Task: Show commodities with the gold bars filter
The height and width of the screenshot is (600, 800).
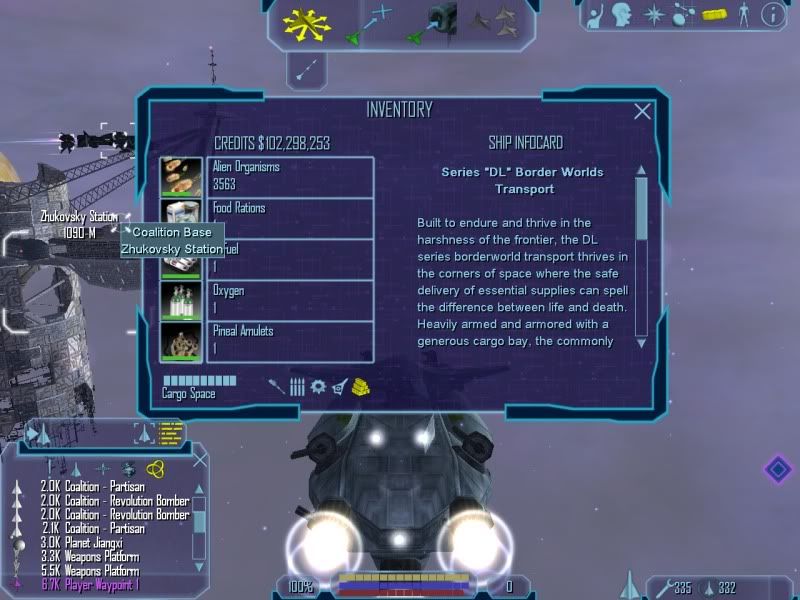Action: click(x=362, y=387)
